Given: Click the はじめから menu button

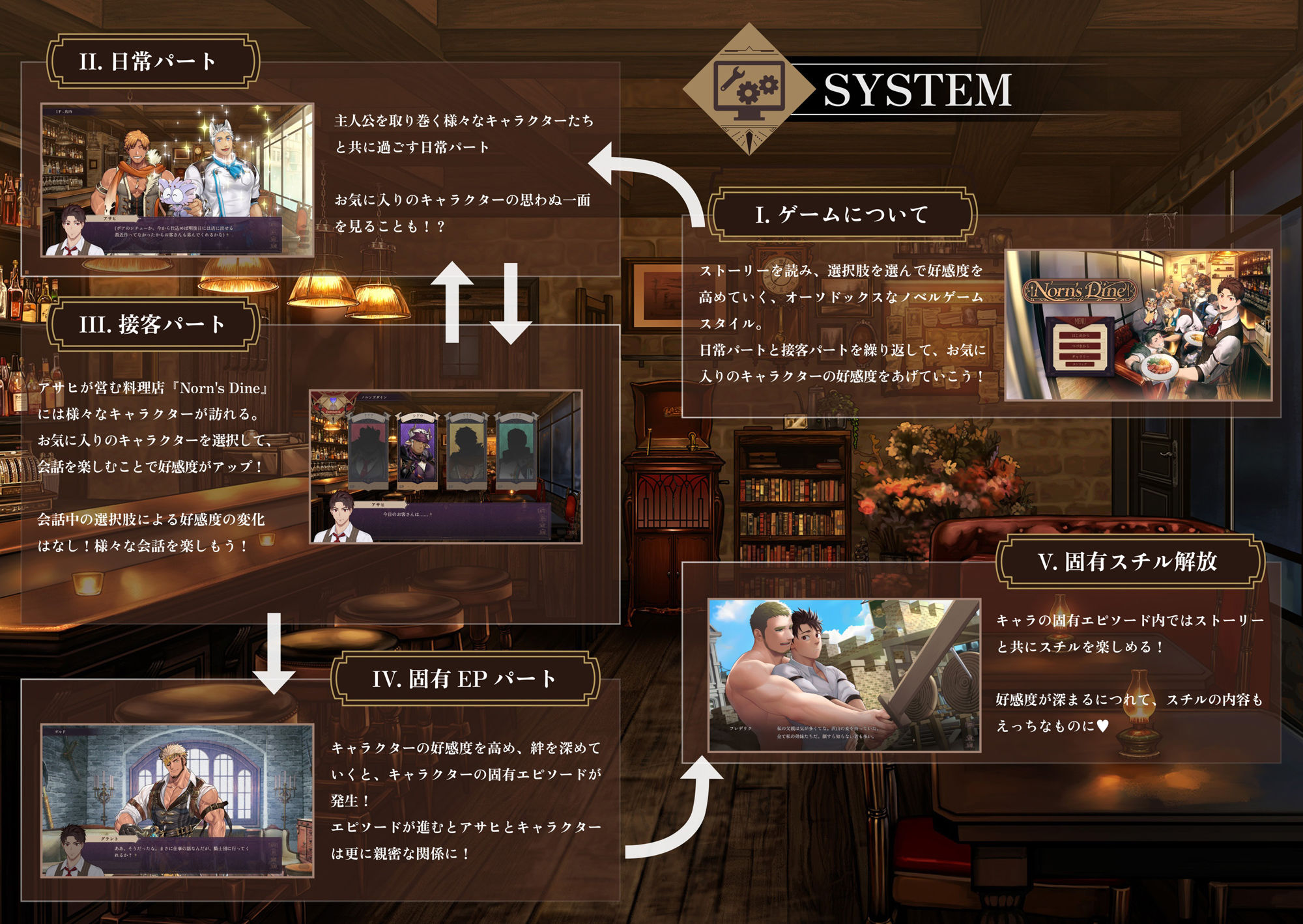Looking at the screenshot, I should (x=1080, y=337).
